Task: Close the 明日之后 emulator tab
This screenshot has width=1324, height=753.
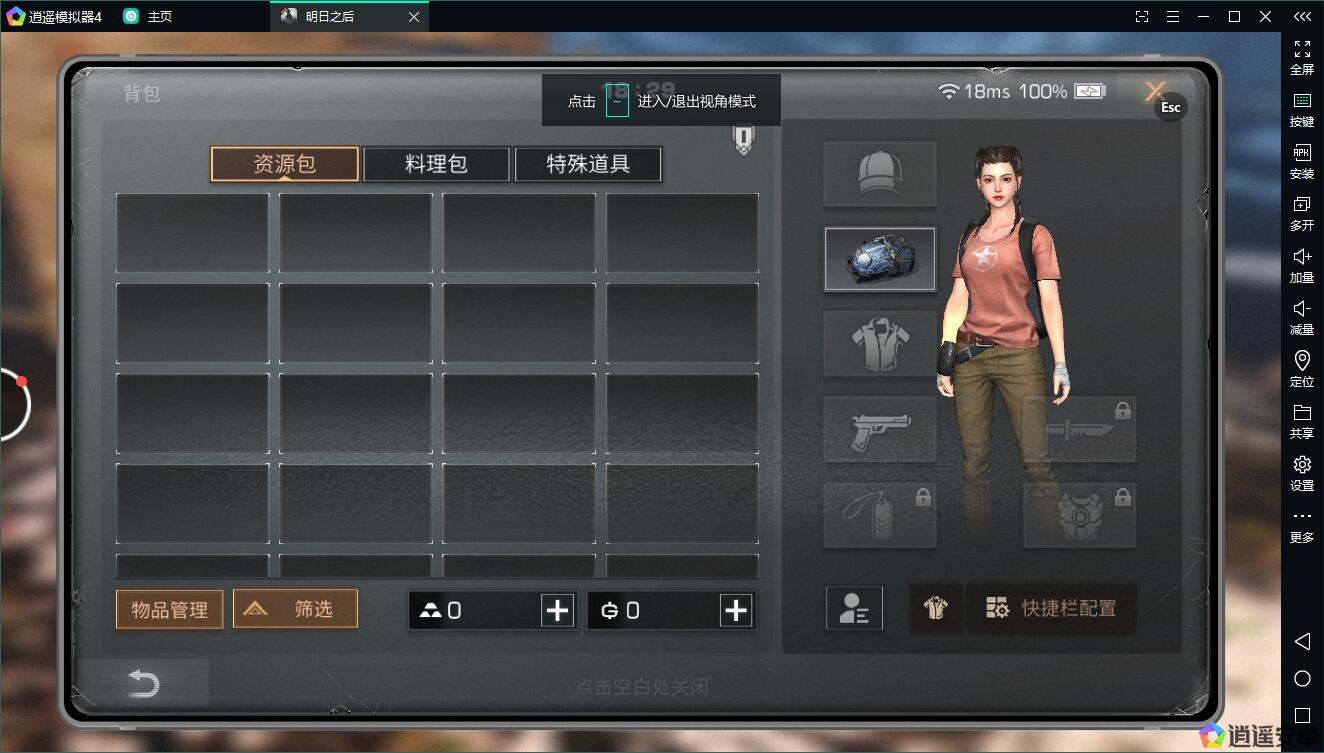Action: (414, 16)
